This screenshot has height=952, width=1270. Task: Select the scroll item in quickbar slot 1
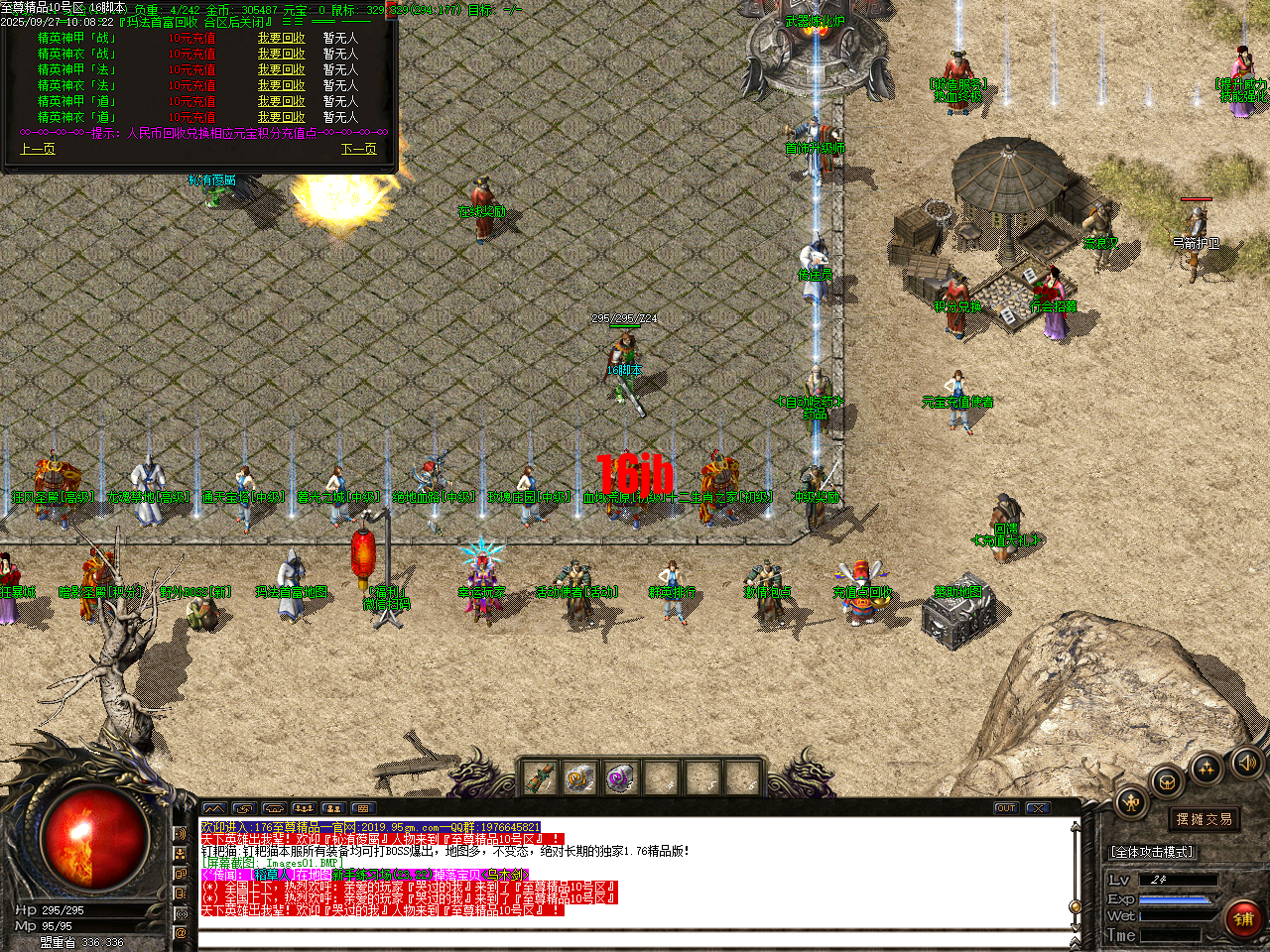coord(541,777)
